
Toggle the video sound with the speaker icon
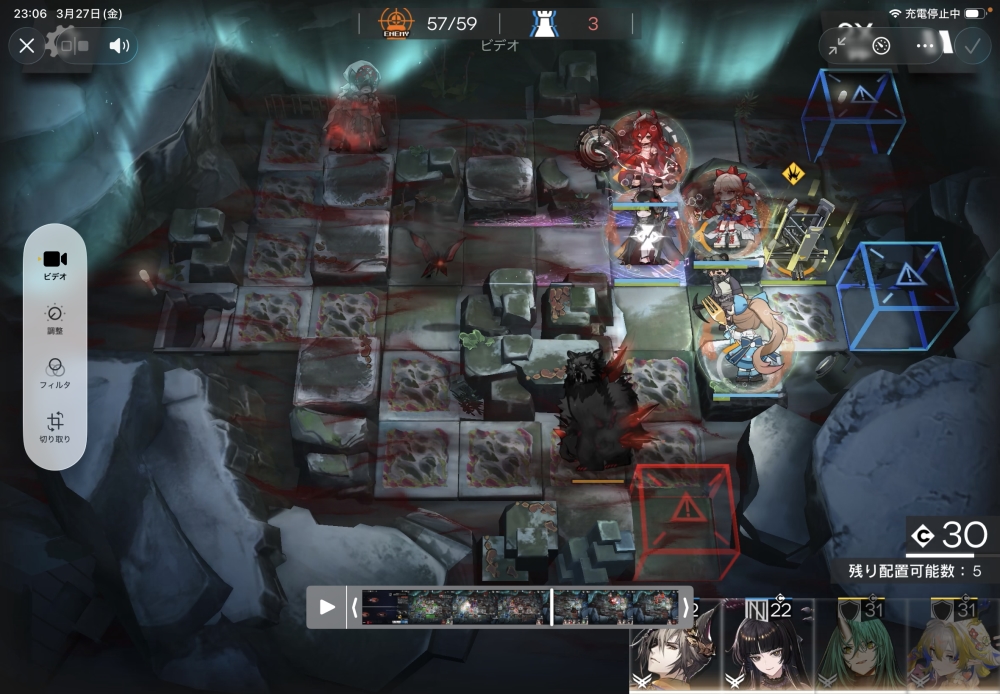pyautogui.click(x=120, y=46)
